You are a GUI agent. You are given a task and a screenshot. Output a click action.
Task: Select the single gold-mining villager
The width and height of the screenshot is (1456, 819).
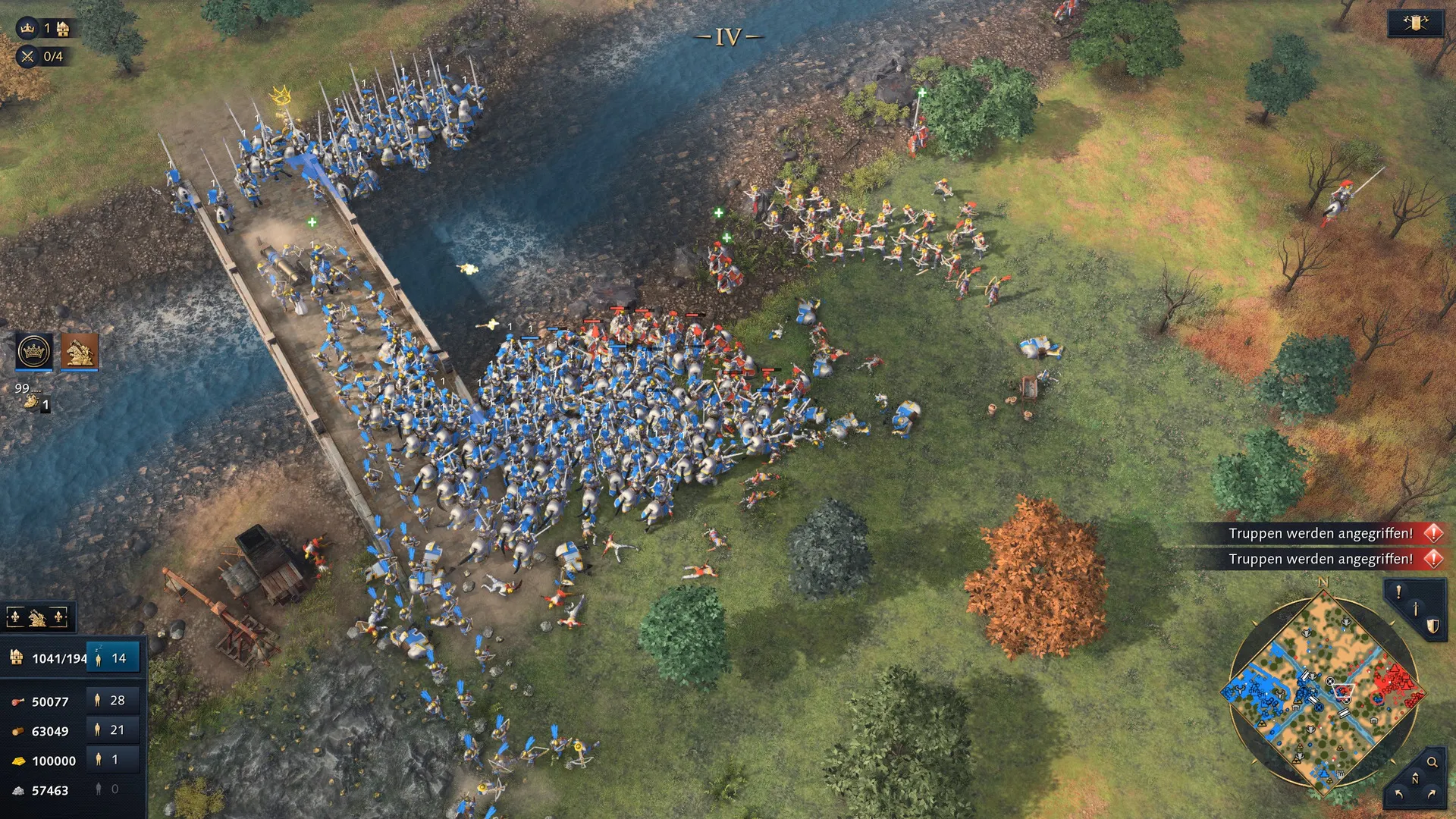tap(112, 760)
